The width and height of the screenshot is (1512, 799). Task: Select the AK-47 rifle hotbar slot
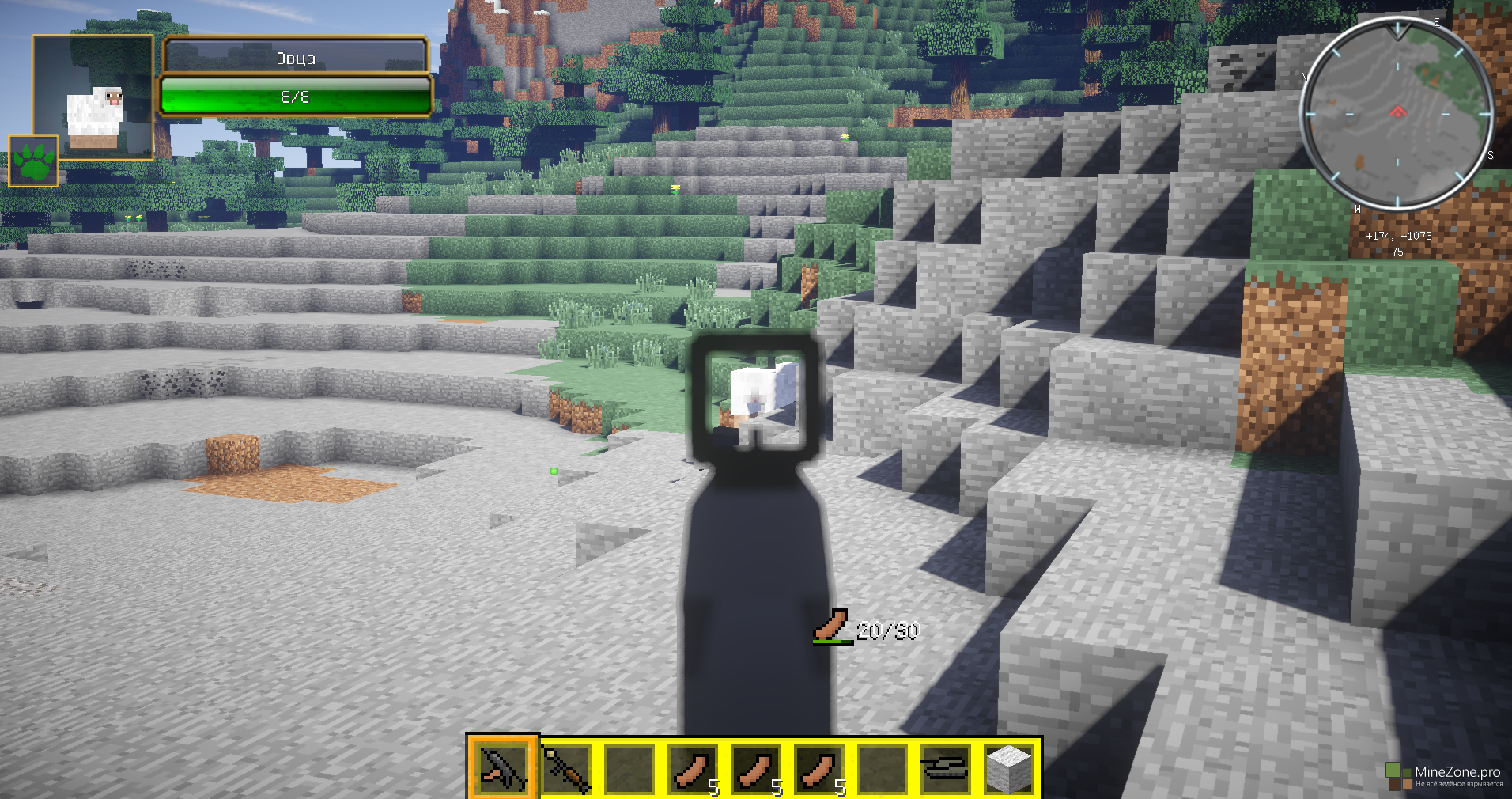503,767
